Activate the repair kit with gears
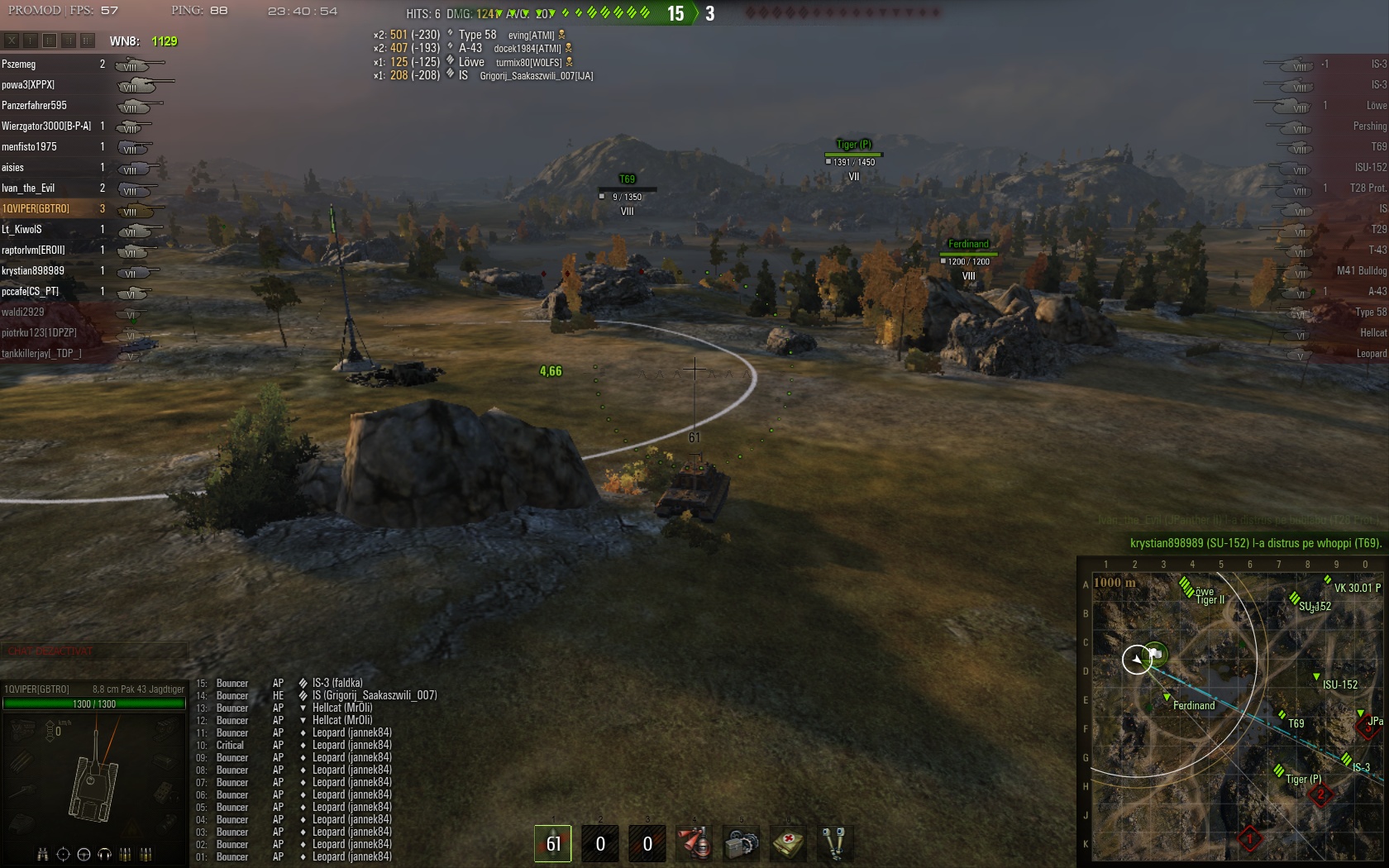The width and height of the screenshot is (1389, 868). point(741,843)
